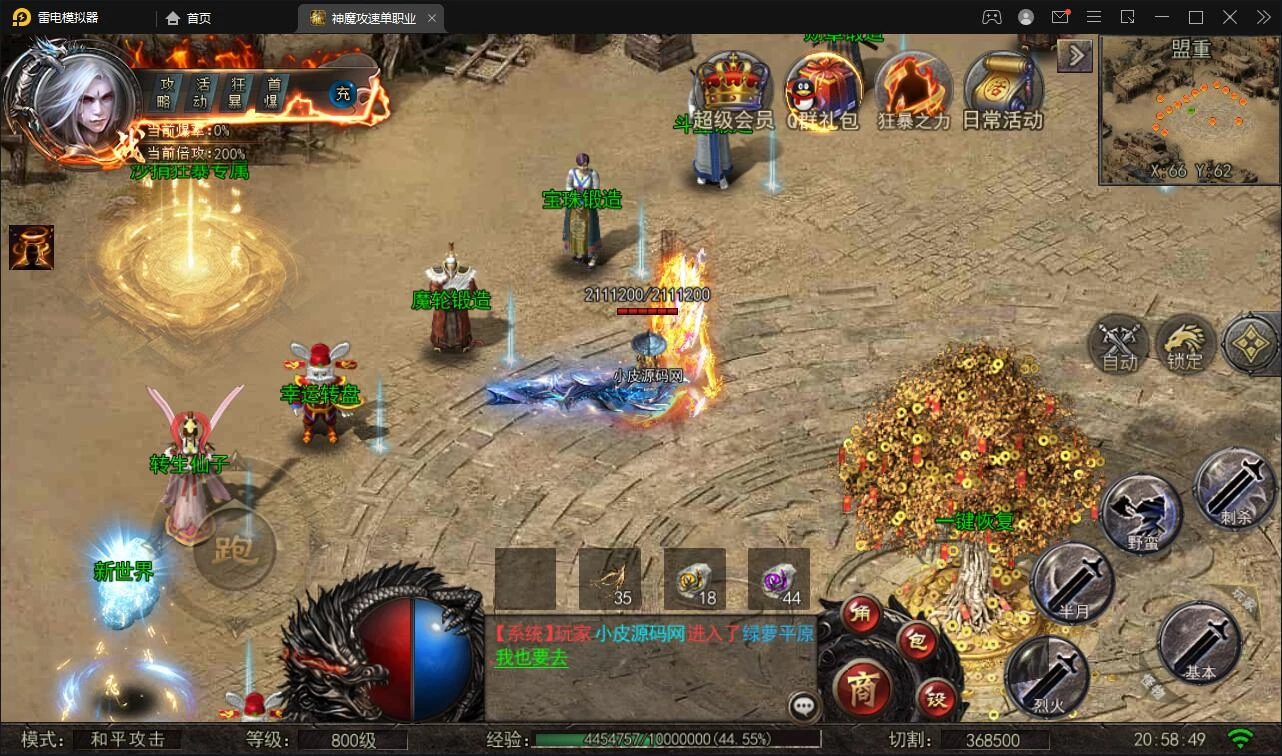This screenshot has width=1282, height=756.
Task: Open the 盟重 minimap
Action: pyautogui.click(x=1189, y=111)
